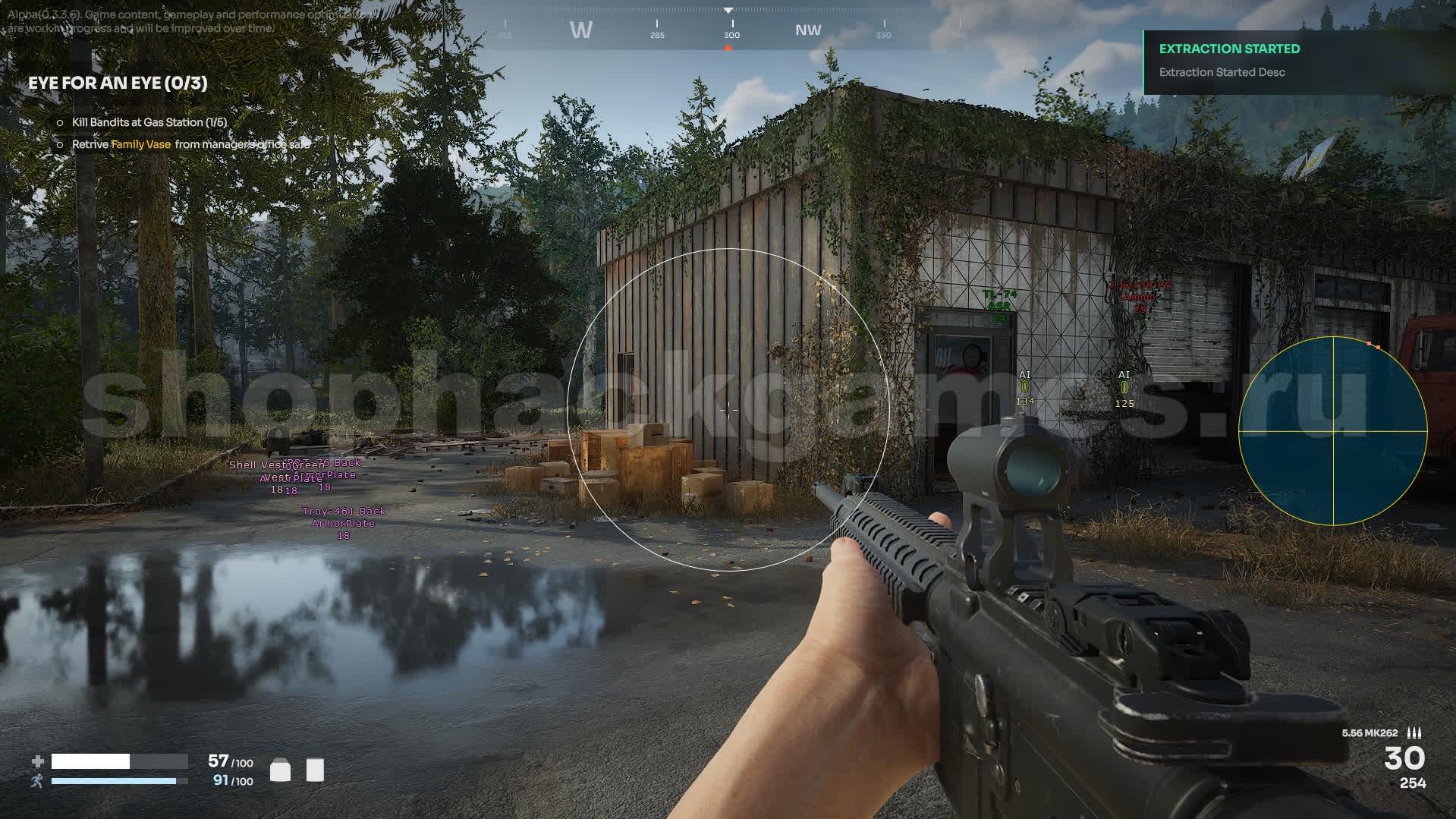Viewport: 1456px width, 819px height.
Task: Click the blue circular radar
Action: pos(1333,431)
